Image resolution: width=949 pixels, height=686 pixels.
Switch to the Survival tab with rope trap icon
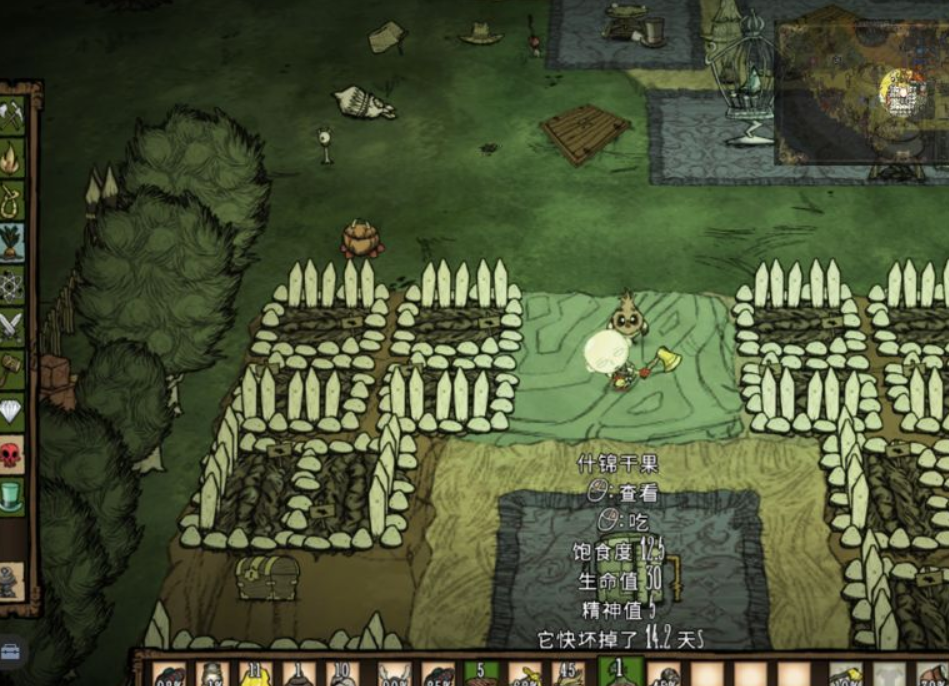(12, 200)
